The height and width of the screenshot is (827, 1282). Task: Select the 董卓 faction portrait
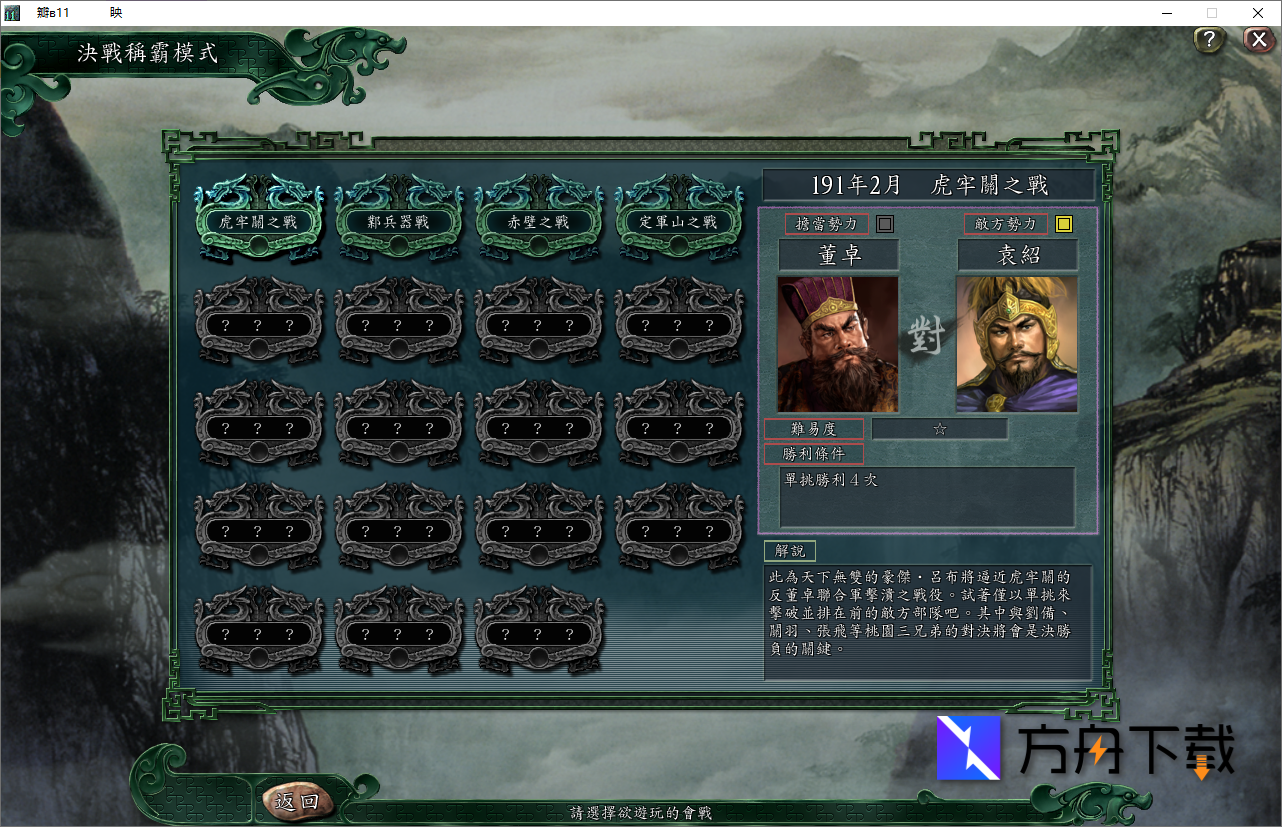838,344
